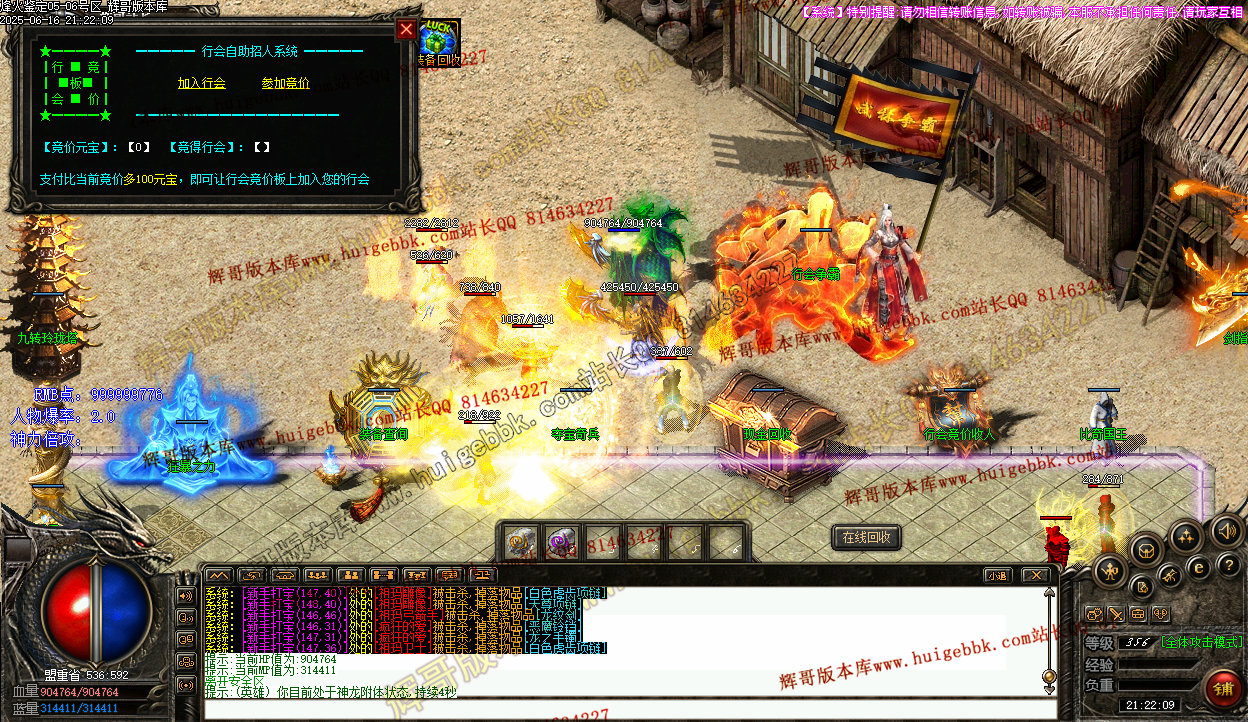Click the round 'e' button
The height and width of the screenshot is (722, 1248).
pyautogui.click(x=1199, y=568)
